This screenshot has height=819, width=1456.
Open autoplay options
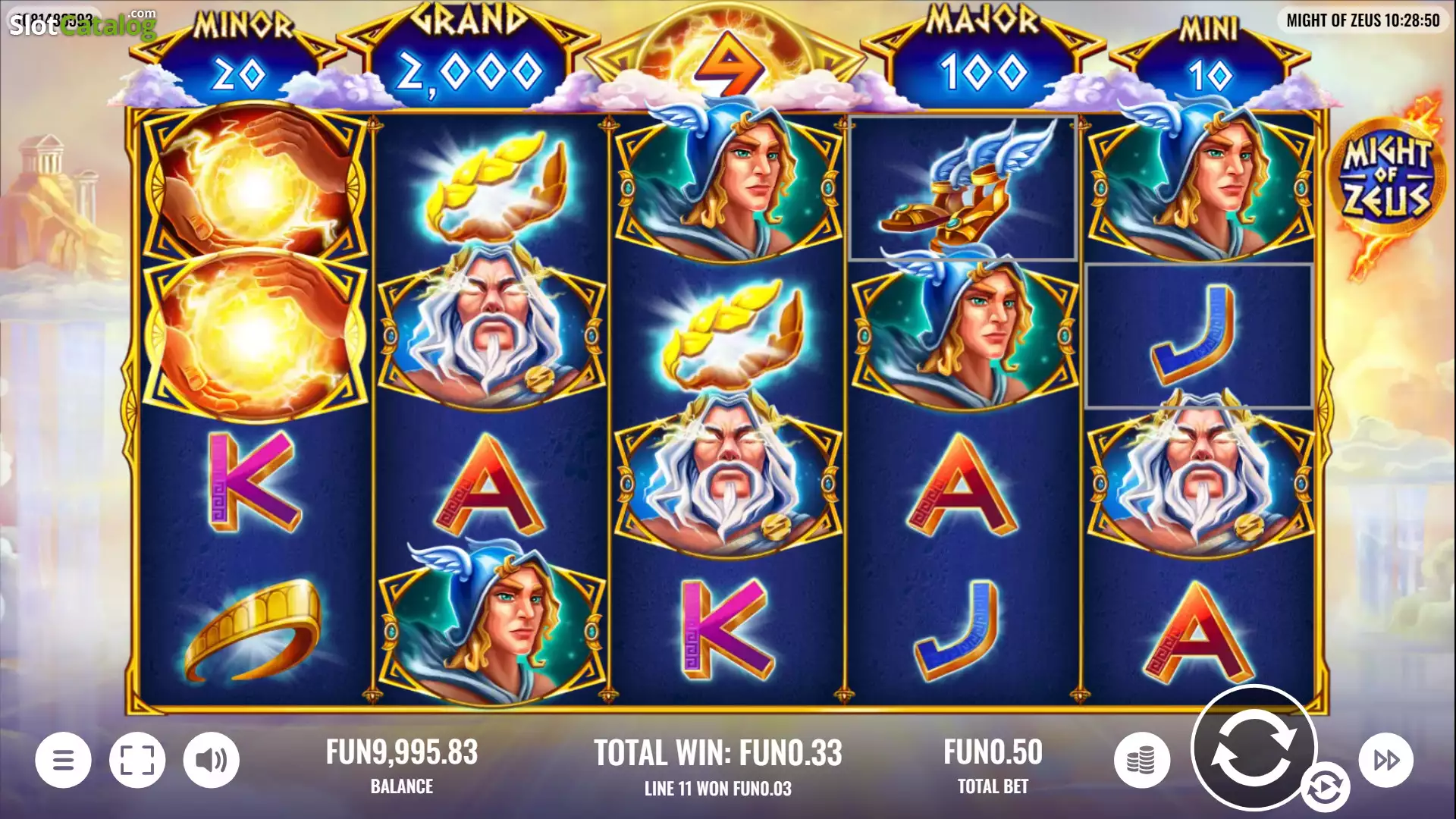coord(1325,788)
